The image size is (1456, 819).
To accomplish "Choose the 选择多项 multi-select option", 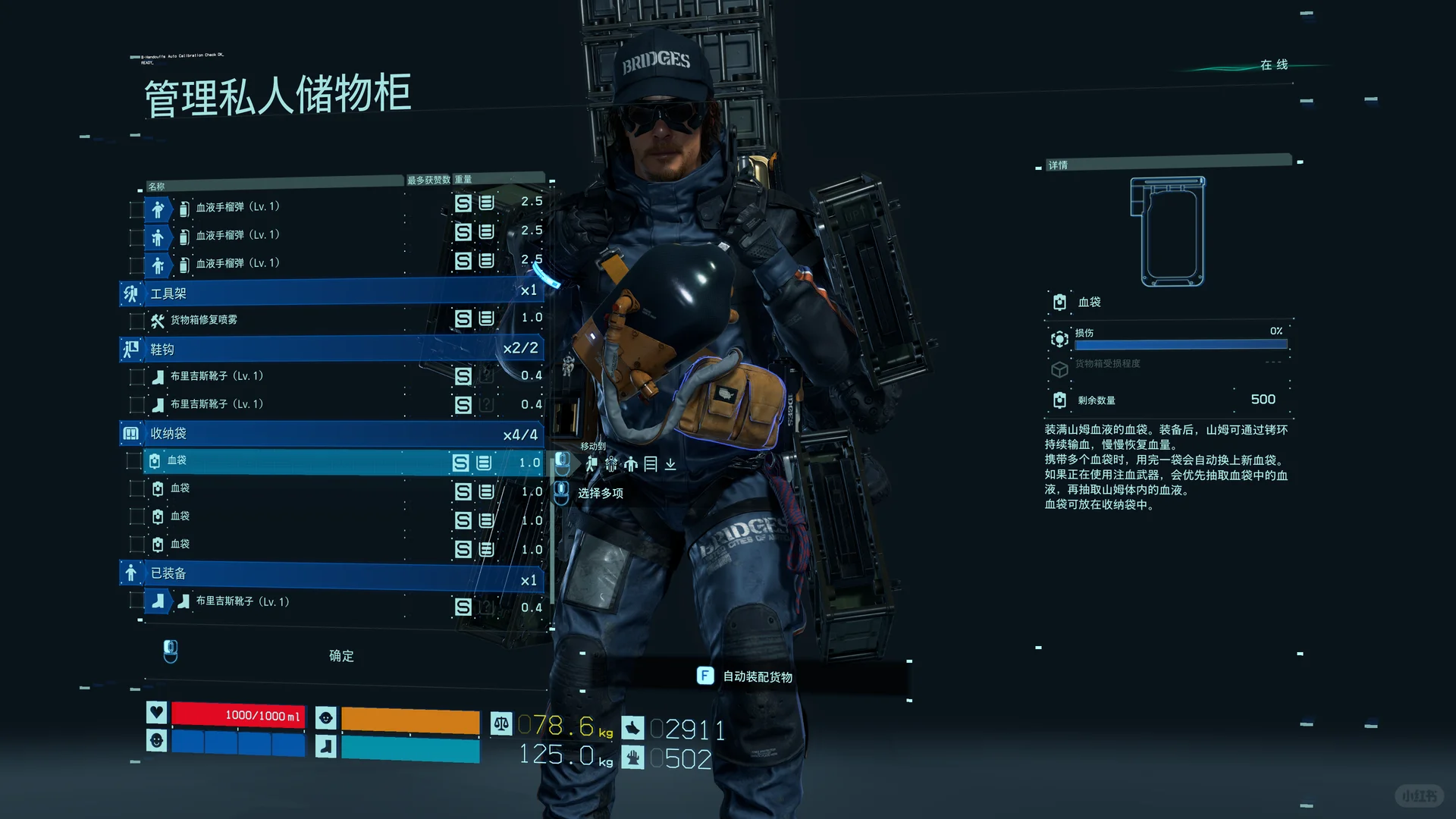I will tap(600, 494).
